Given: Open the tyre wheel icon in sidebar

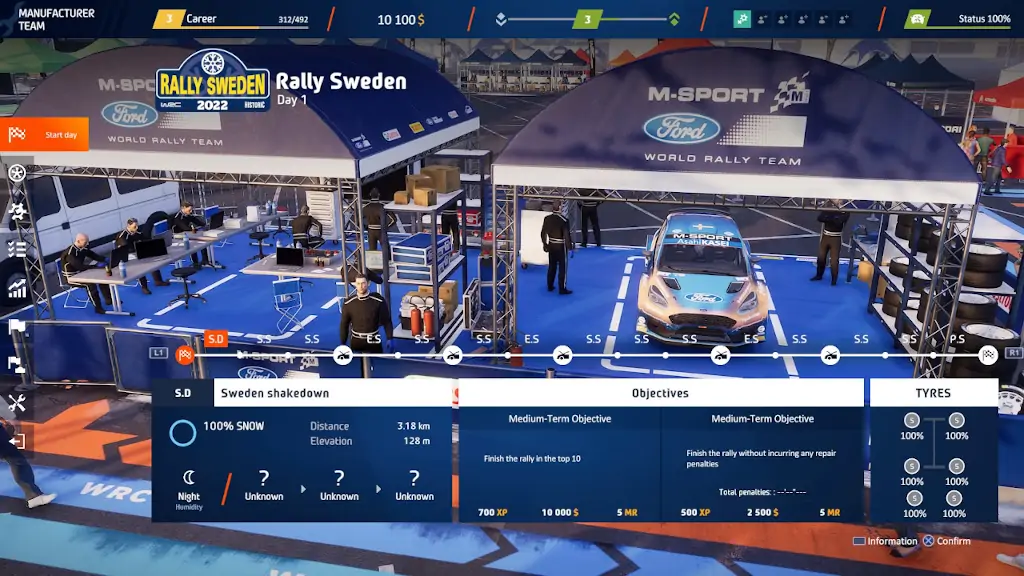Looking at the screenshot, I should [17, 173].
